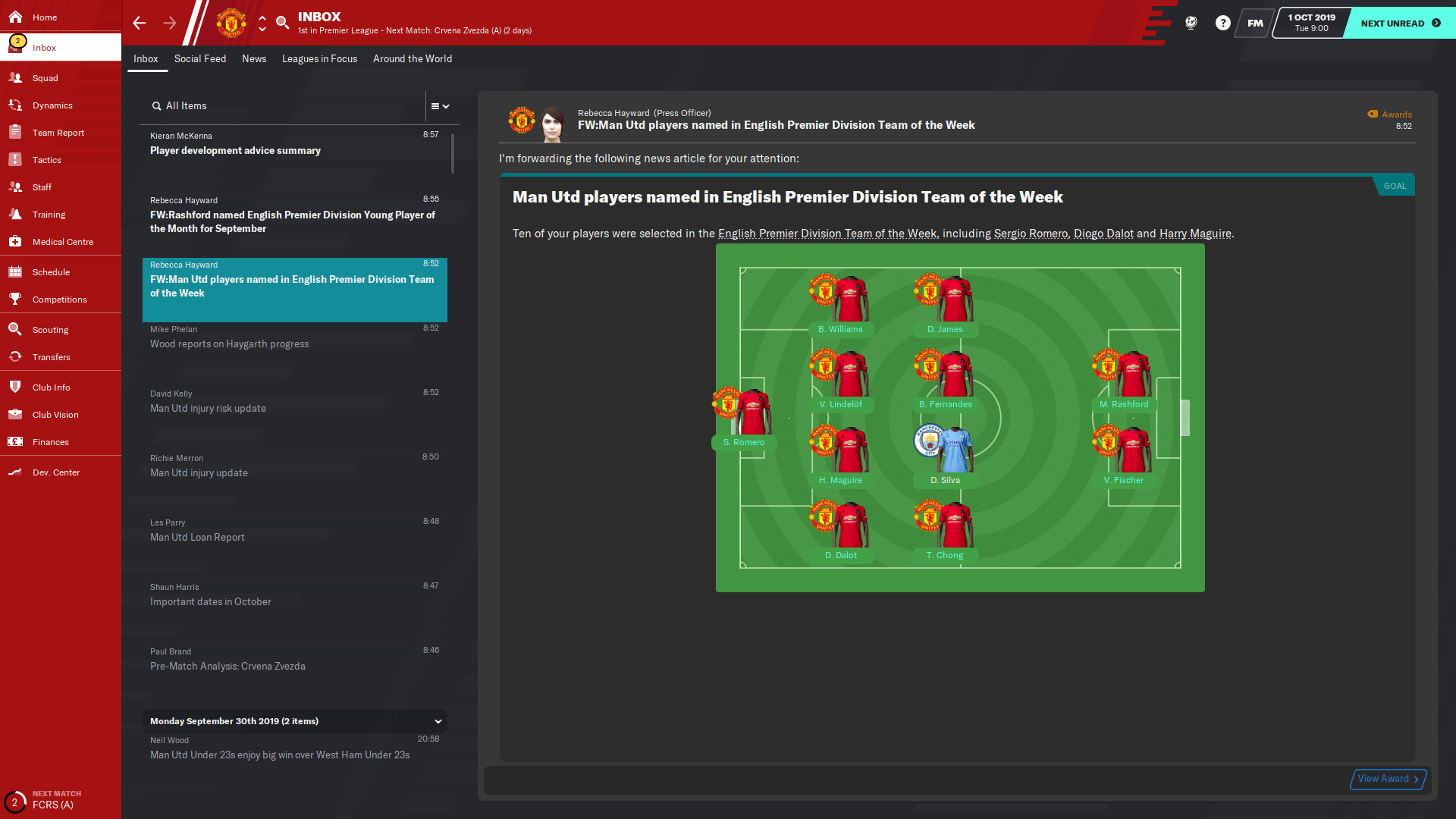The height and width of the screenshot is (819, 1456).
Task: Click the View Award button
Action: tap(1386, 779)
